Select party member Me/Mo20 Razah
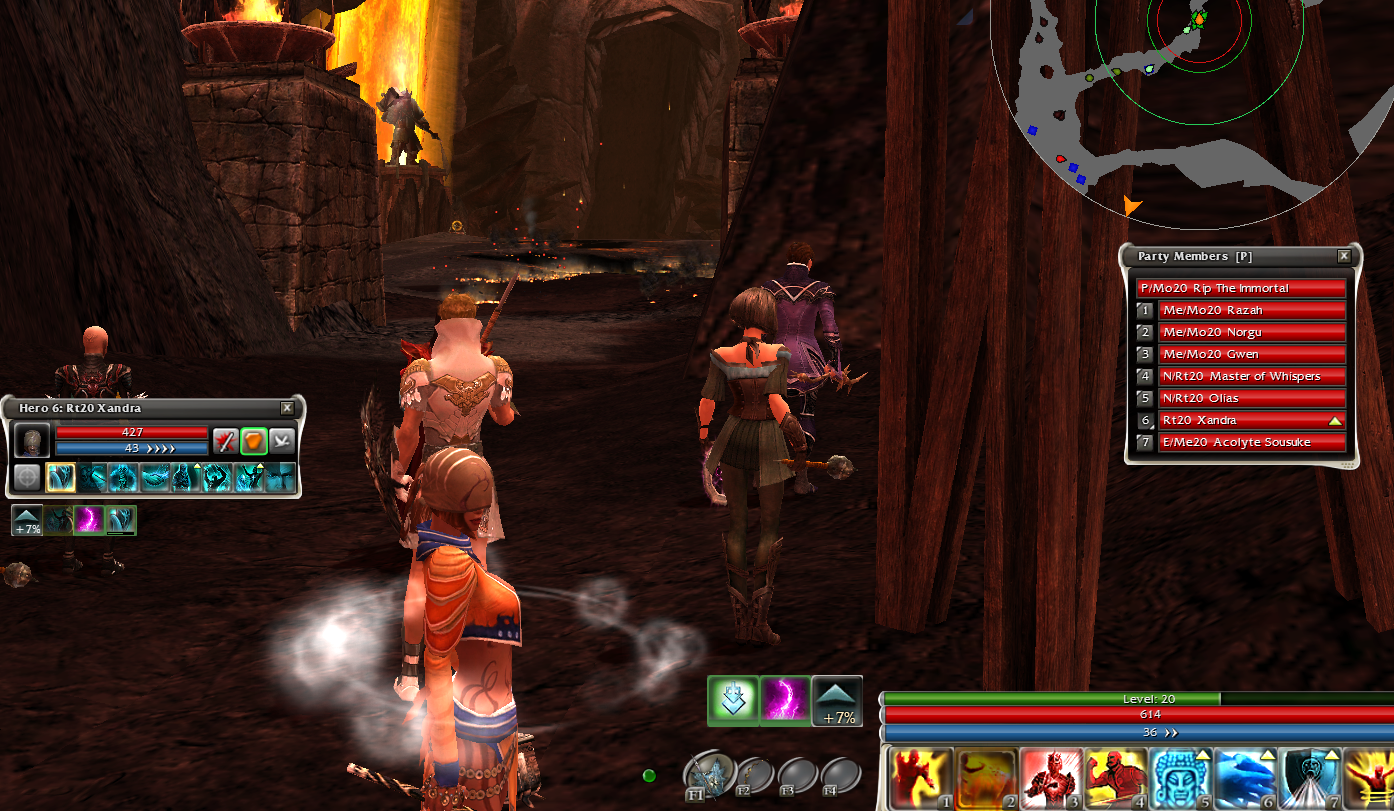The width and height of the screenshot is (1394, 811). pyautogui.click(x=1251, y=310)
